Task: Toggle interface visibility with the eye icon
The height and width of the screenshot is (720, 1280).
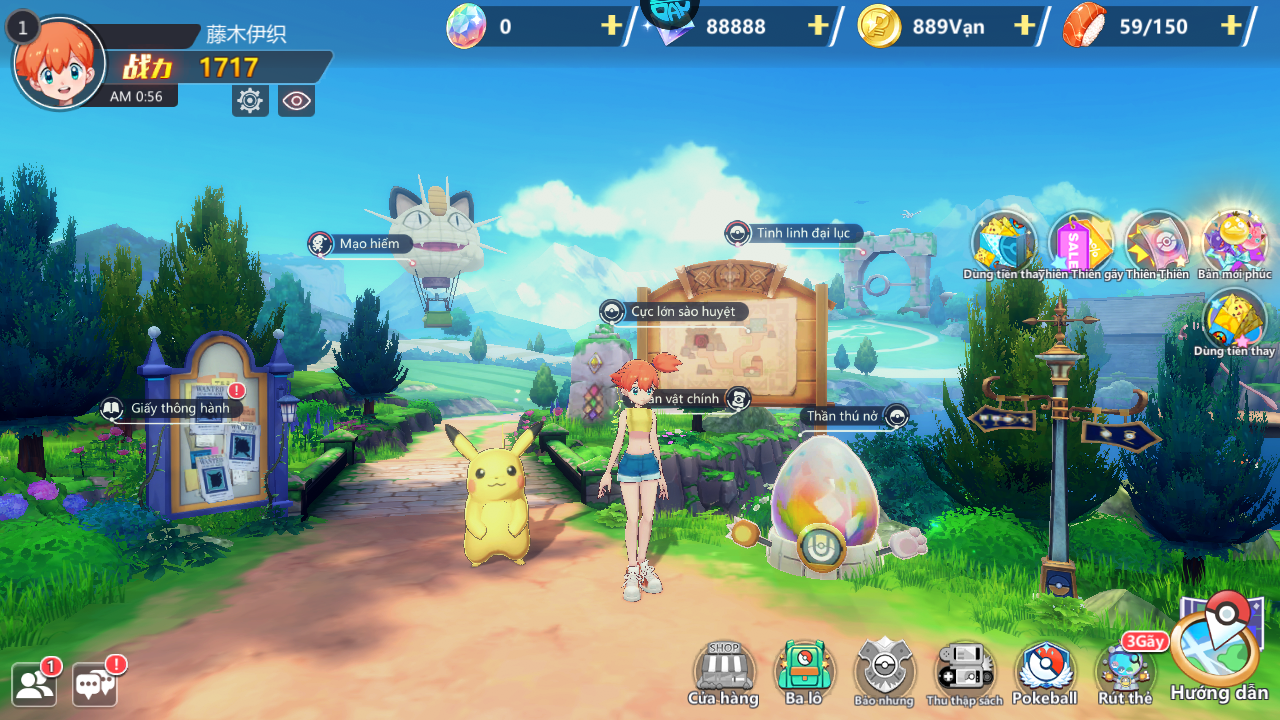Action: click(296, 100)
